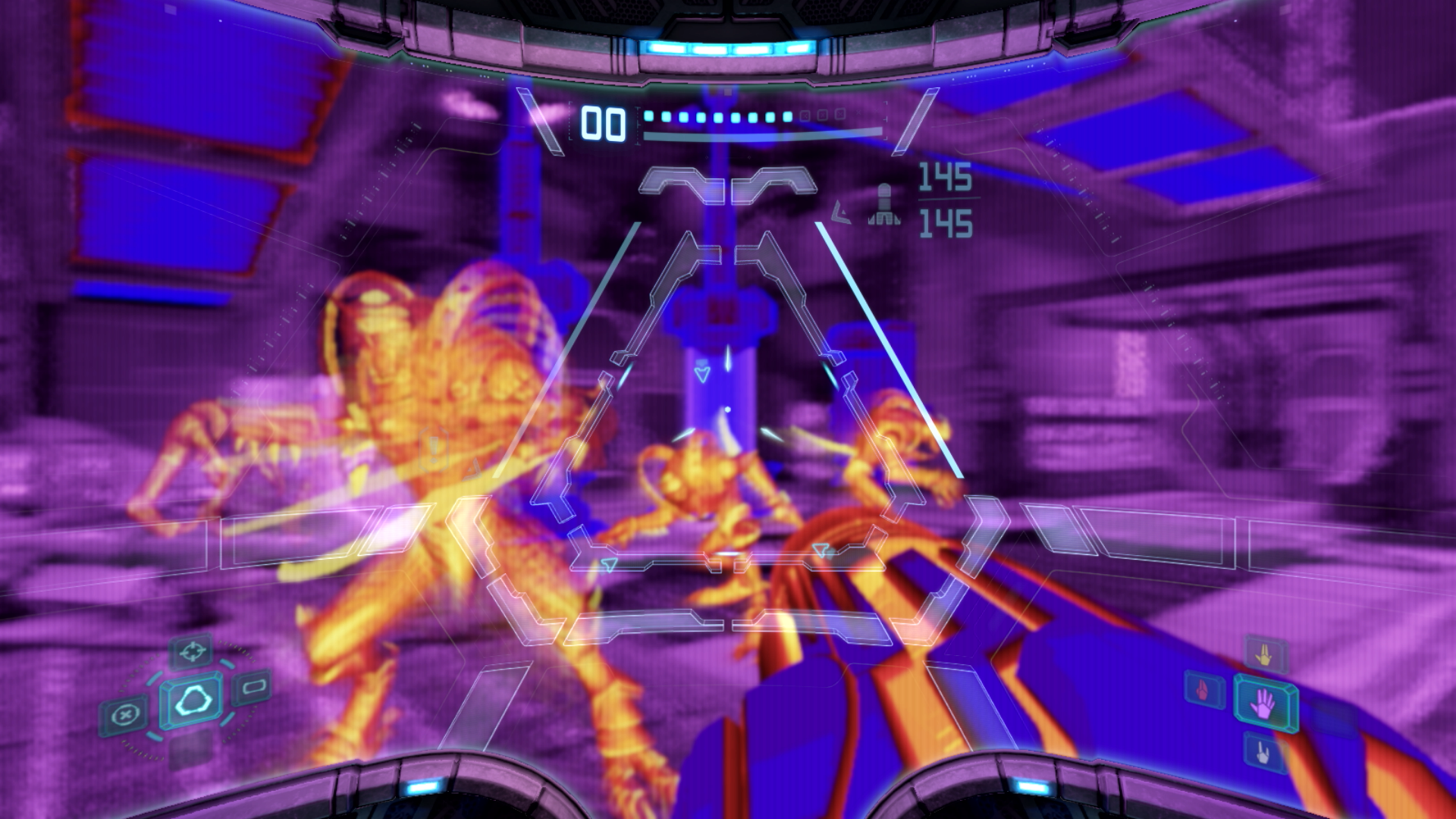Select the Combat Visor crosshair icon
1456x819 pixels.
pyautogui.click(x=192, y=651)
